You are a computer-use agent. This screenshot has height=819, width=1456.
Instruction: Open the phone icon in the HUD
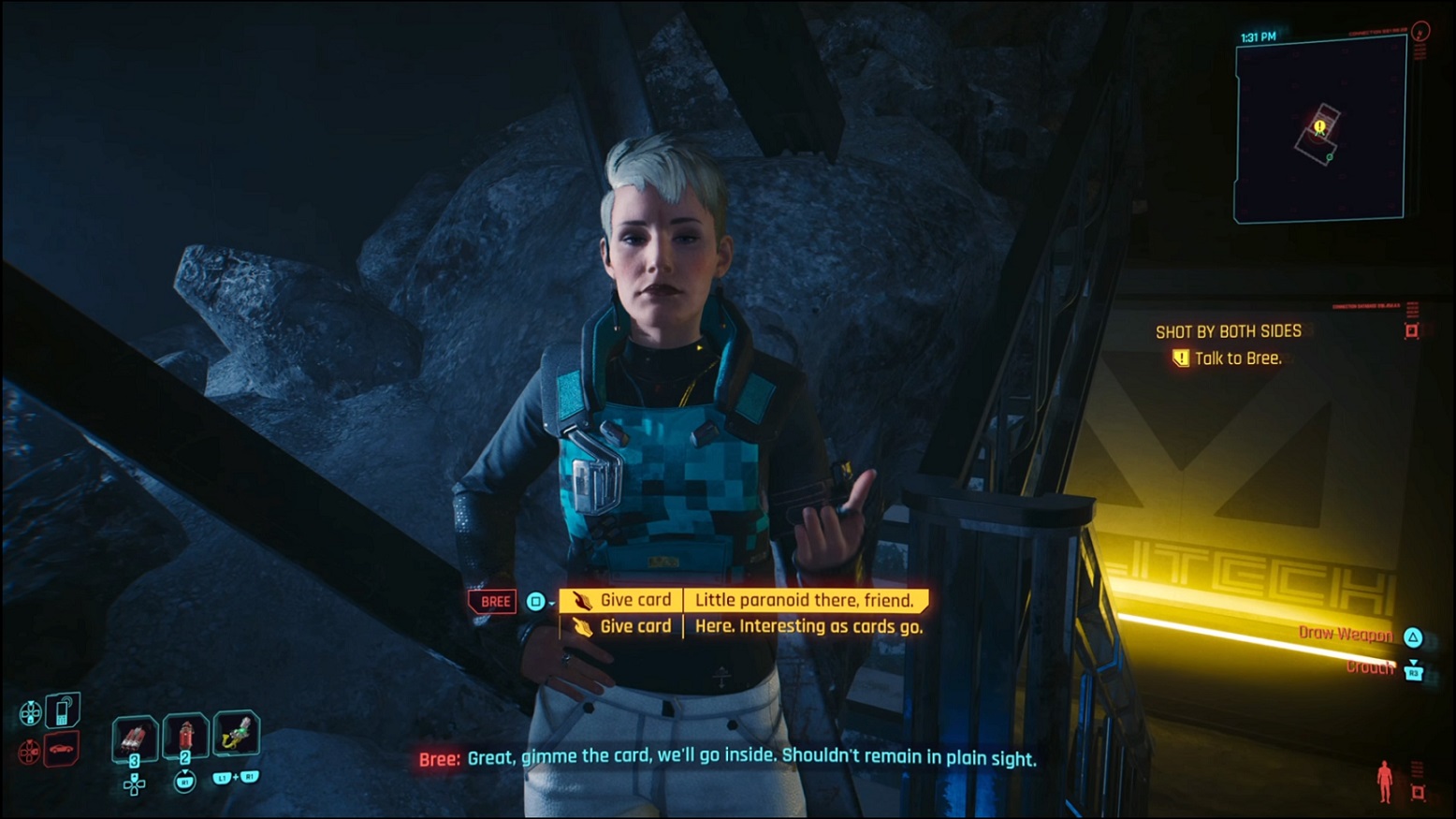click(63, 711)
